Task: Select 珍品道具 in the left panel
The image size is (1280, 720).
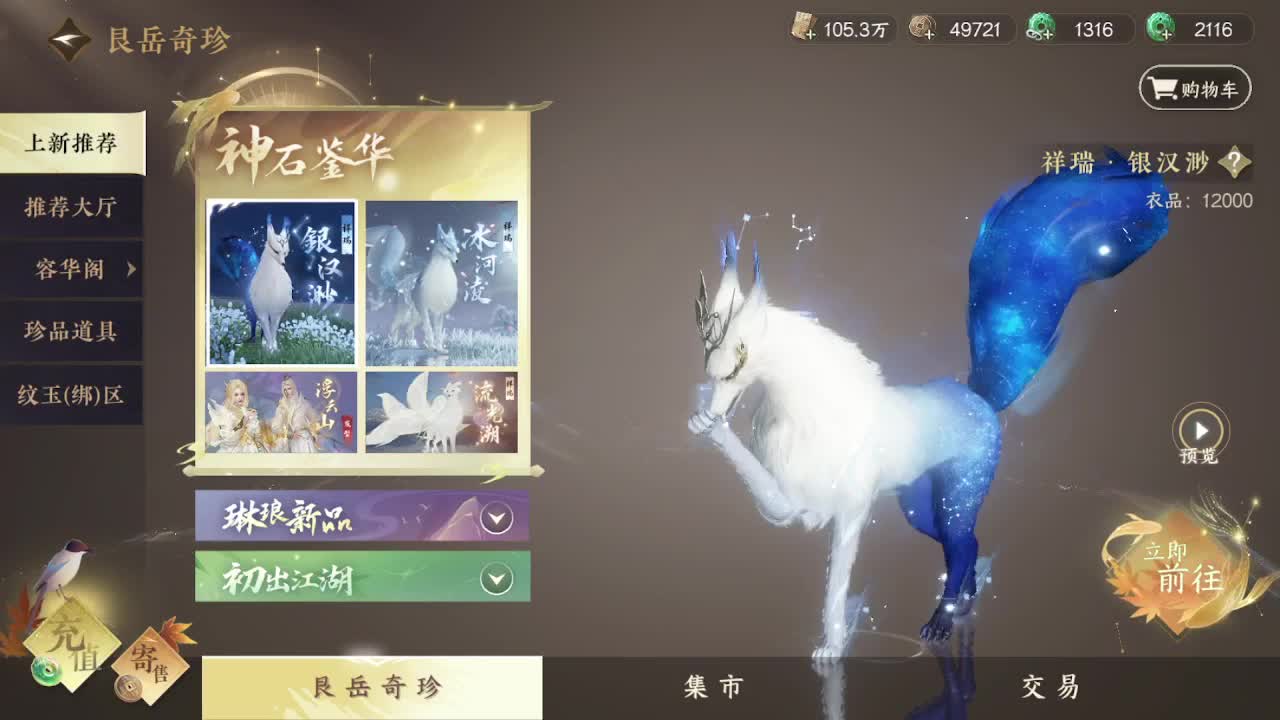Action: point(72,333)
